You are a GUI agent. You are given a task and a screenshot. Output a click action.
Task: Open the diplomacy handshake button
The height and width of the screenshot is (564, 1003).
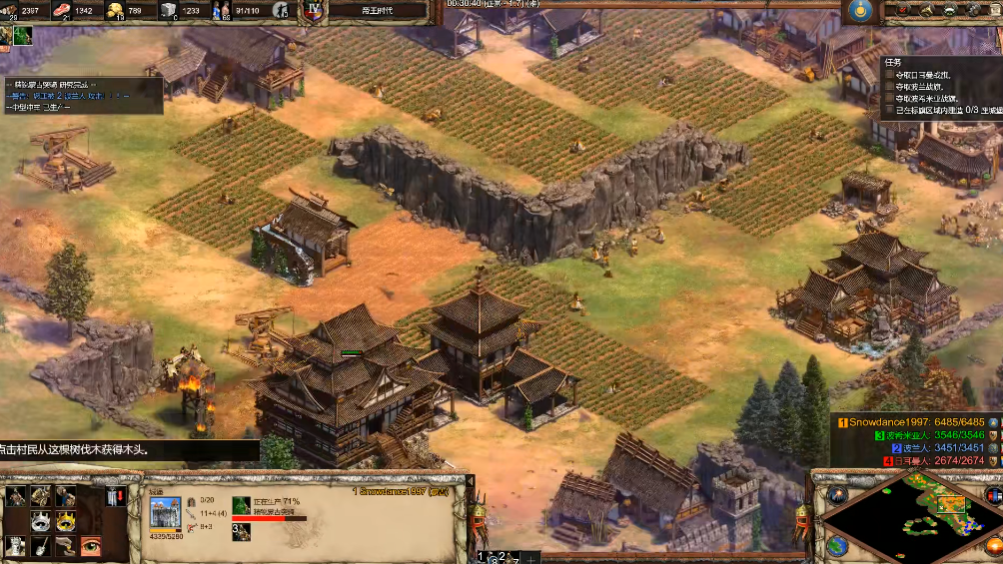(x=949, y=10)
